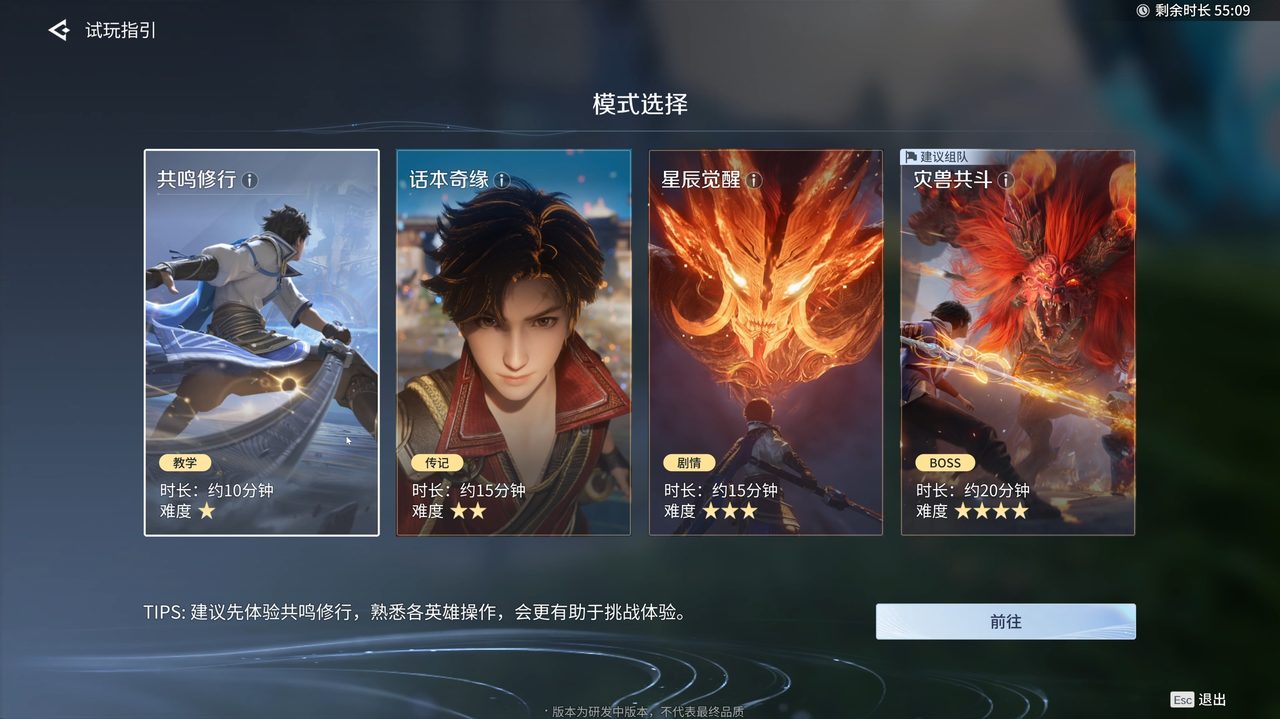Go back using the top-left arrow
Image resolution: width=1280 pixels, height=719 pixels.
tap(59, 31)
